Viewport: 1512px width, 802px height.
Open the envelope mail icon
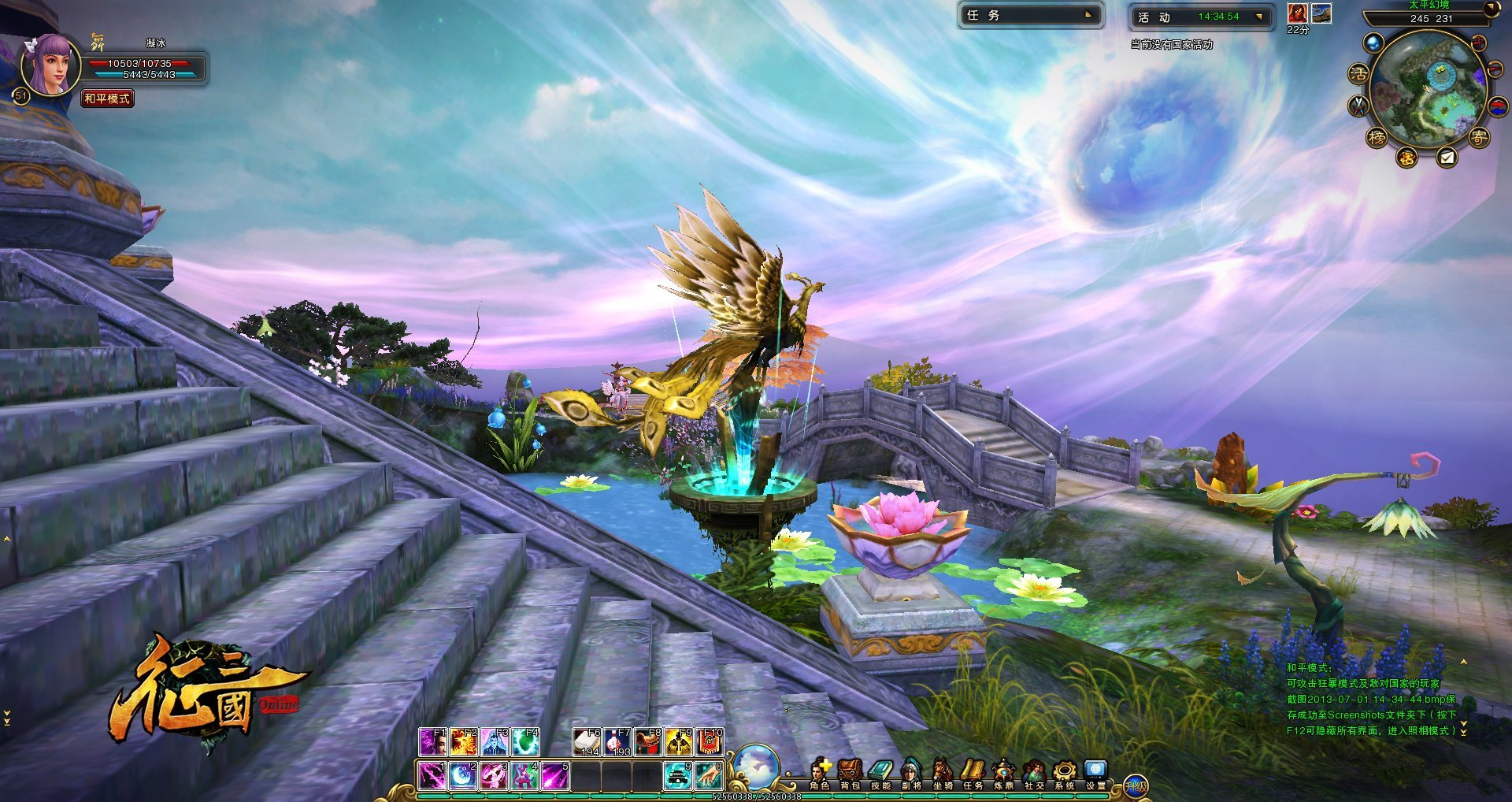click(1447, 158)
